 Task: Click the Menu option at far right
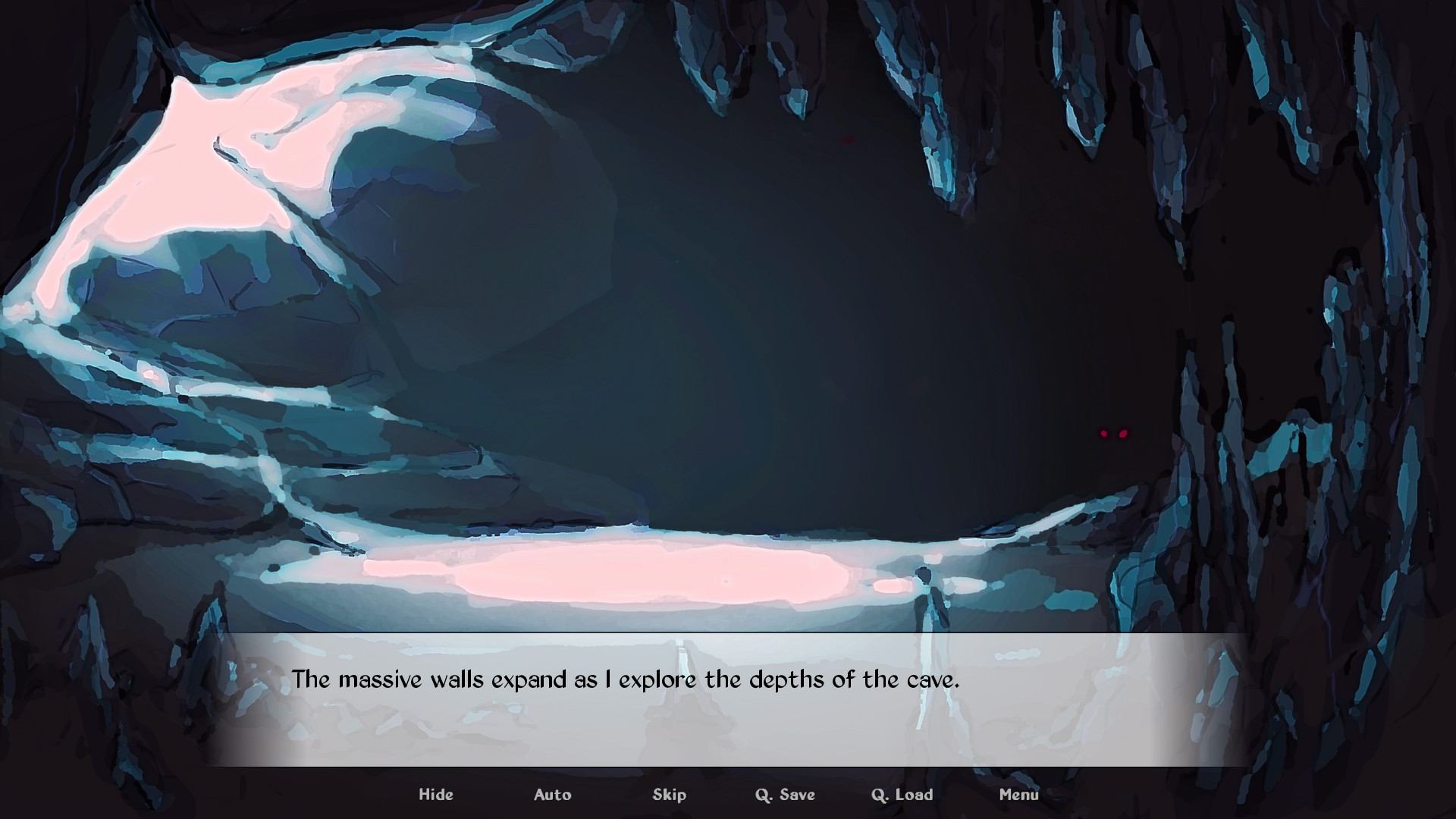[x=1020, y=794]
